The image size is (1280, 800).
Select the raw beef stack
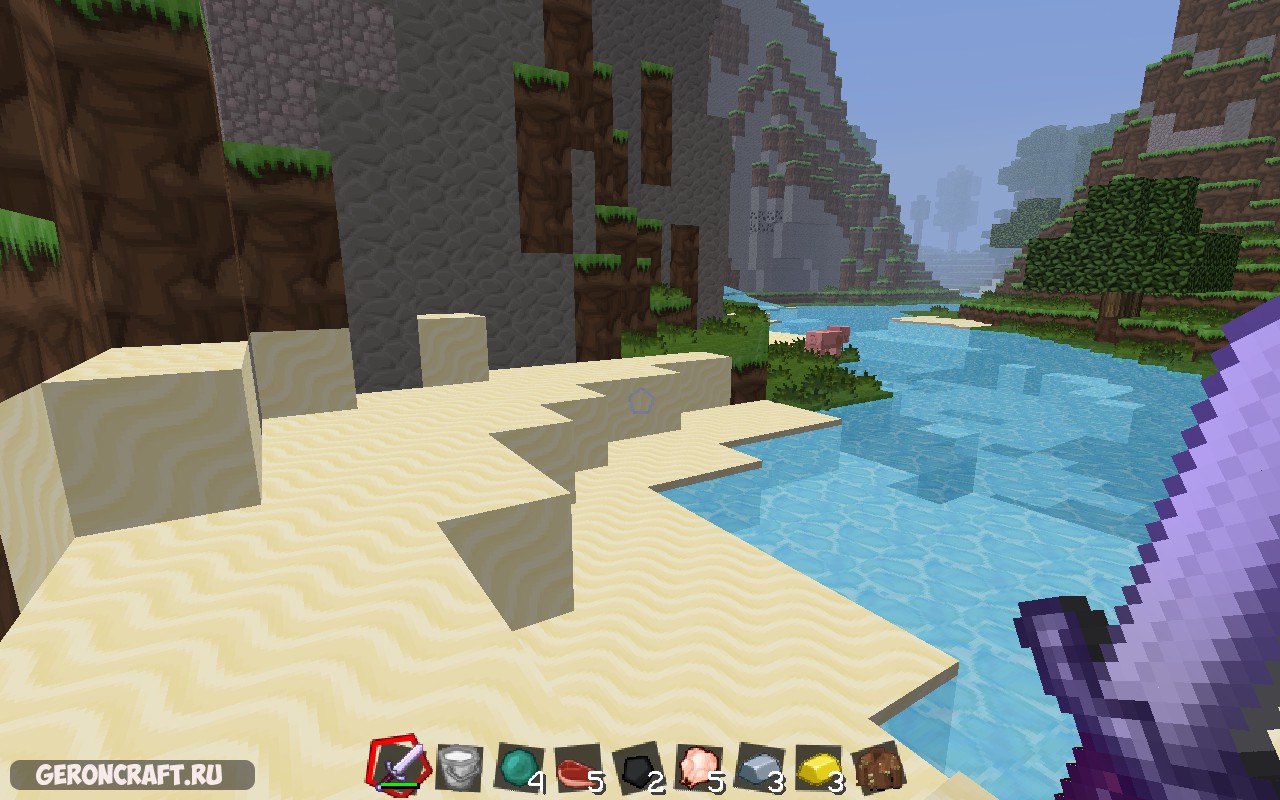point(579,768)
